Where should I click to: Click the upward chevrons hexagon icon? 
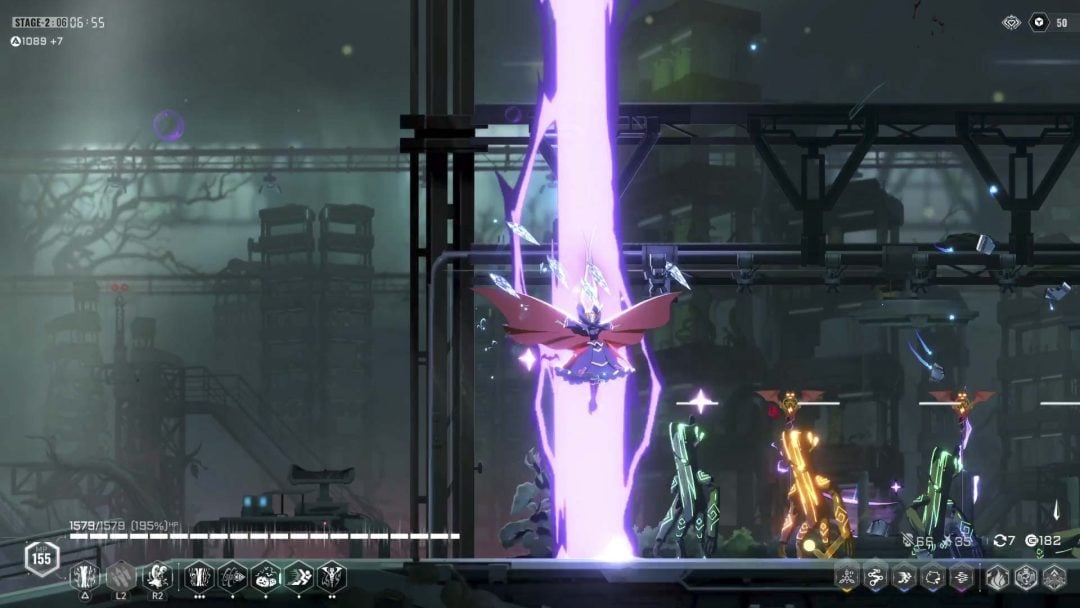click(1054, 576)
